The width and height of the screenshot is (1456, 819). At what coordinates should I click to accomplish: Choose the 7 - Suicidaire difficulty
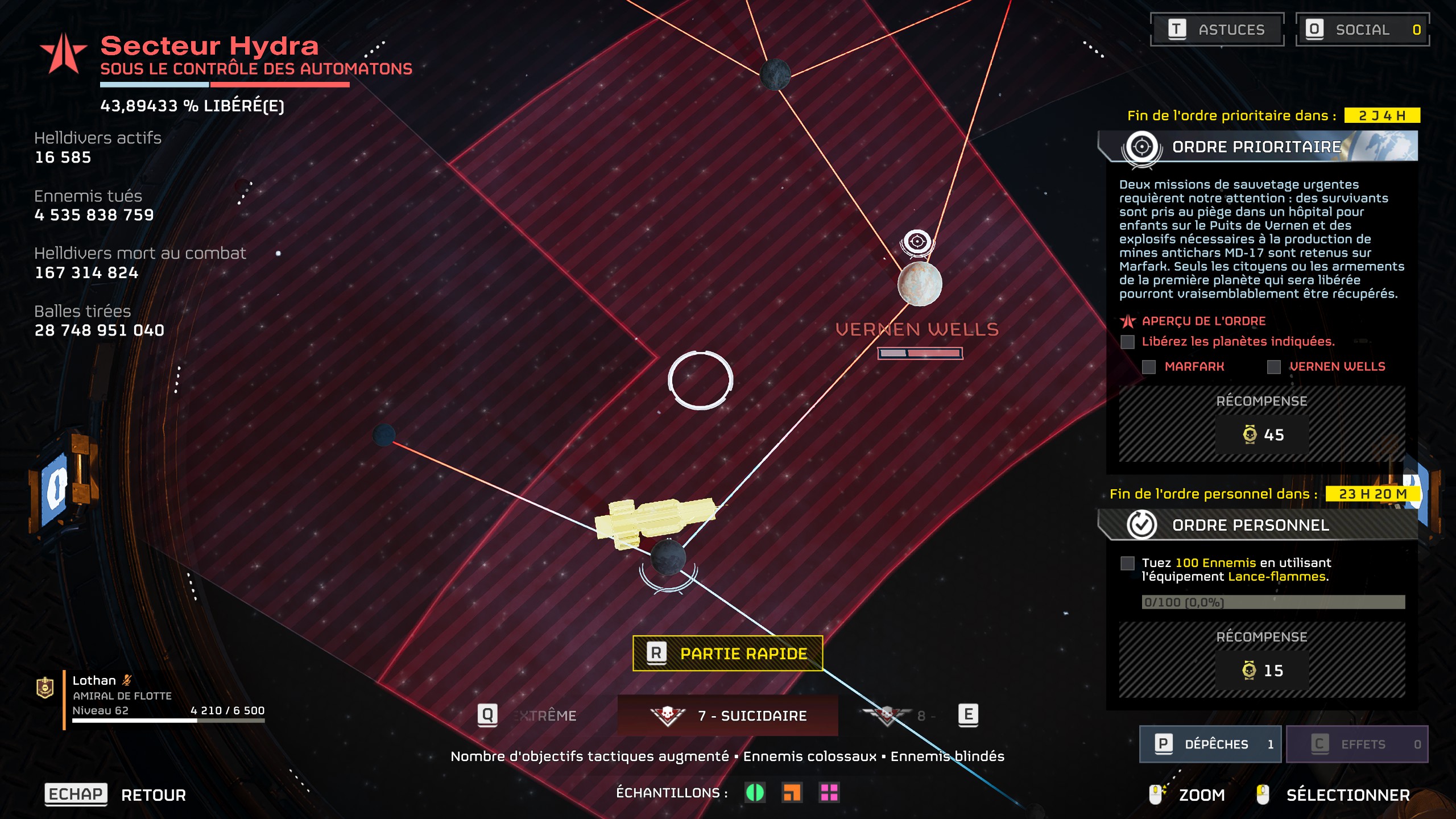coord(727,715)
